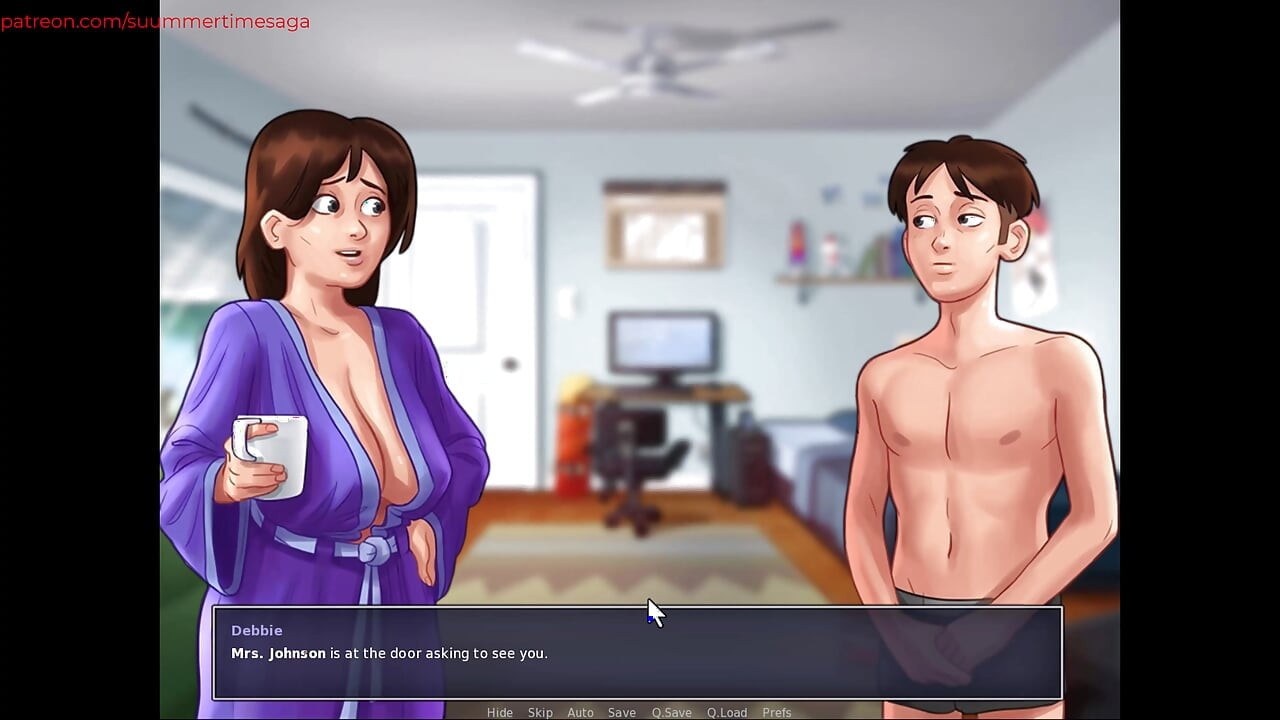Open the Save screen
Viewport: 1280px width, 720px height.
622,712
